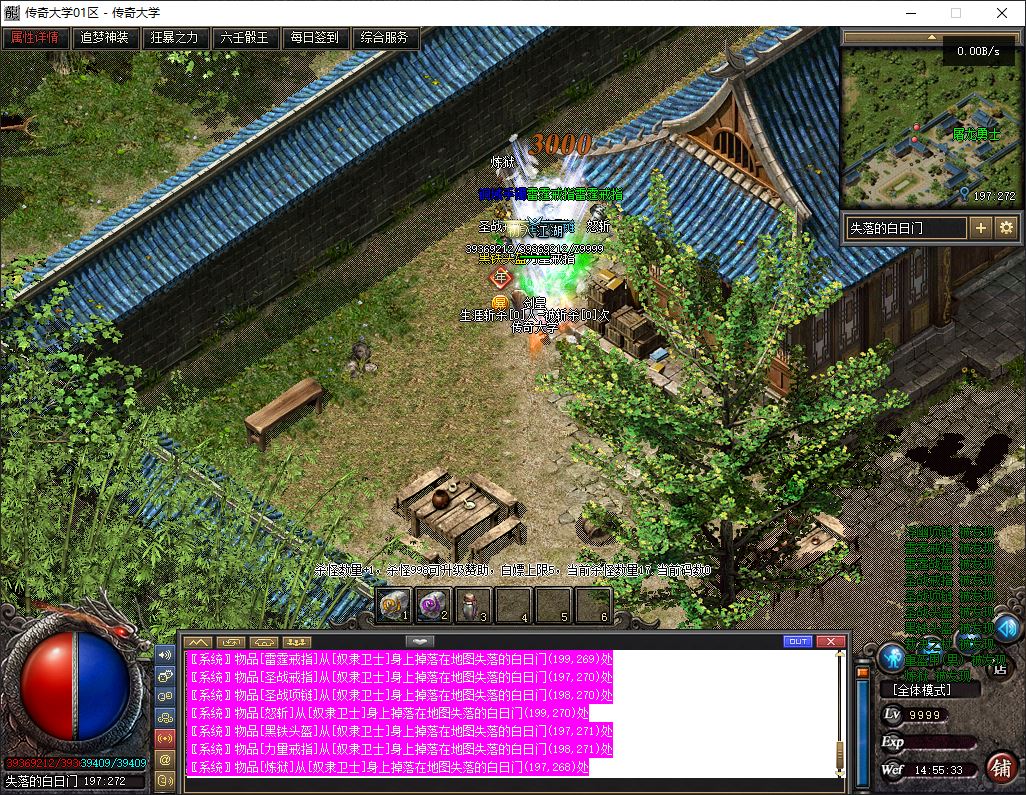Viewport: 1026px width, 795px height.
Task: Use the potion bottle in hotbar slot 3
Action: [x=473, y=605]
